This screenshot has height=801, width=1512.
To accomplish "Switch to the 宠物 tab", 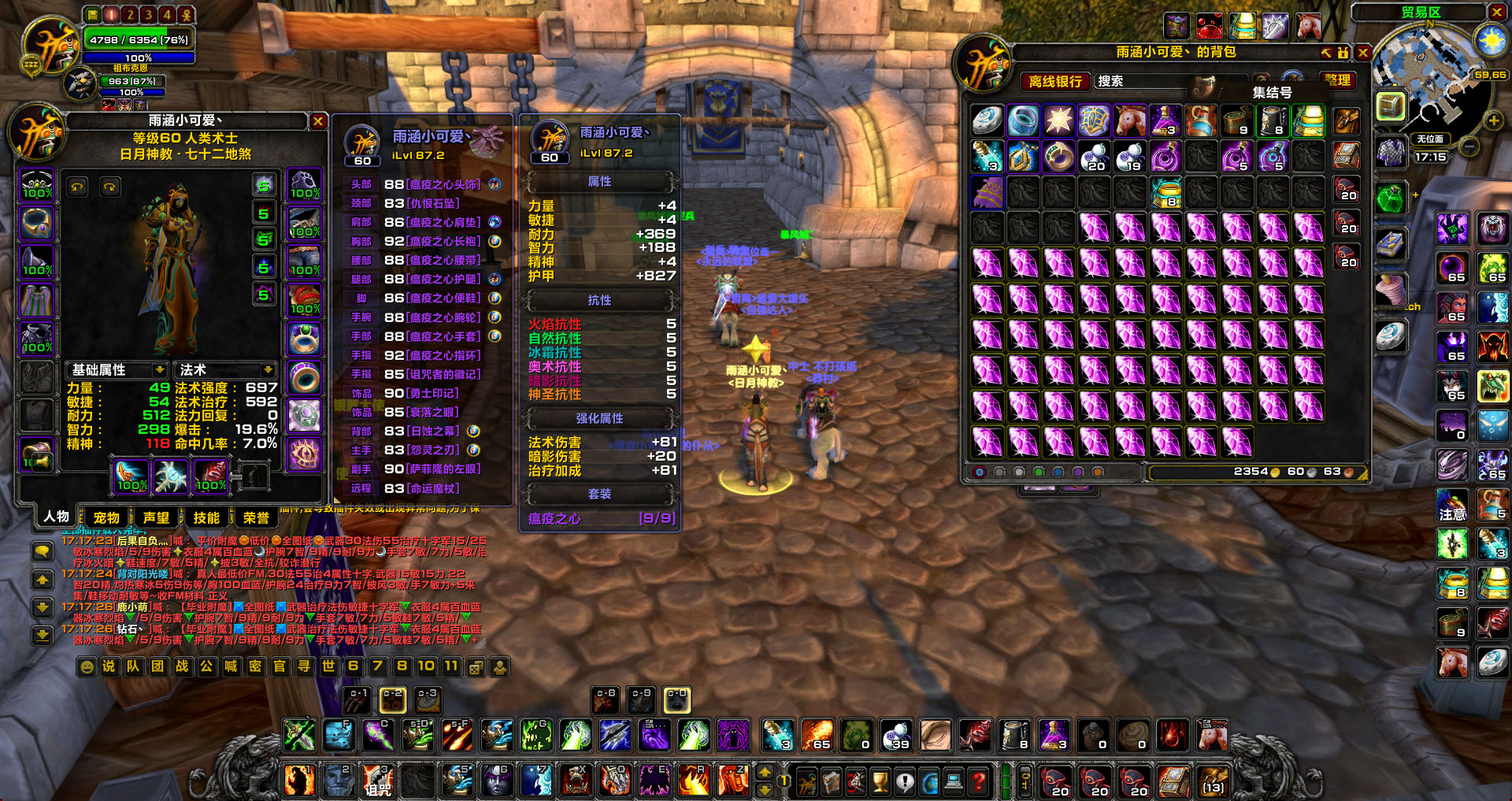I will pos(106,517).
